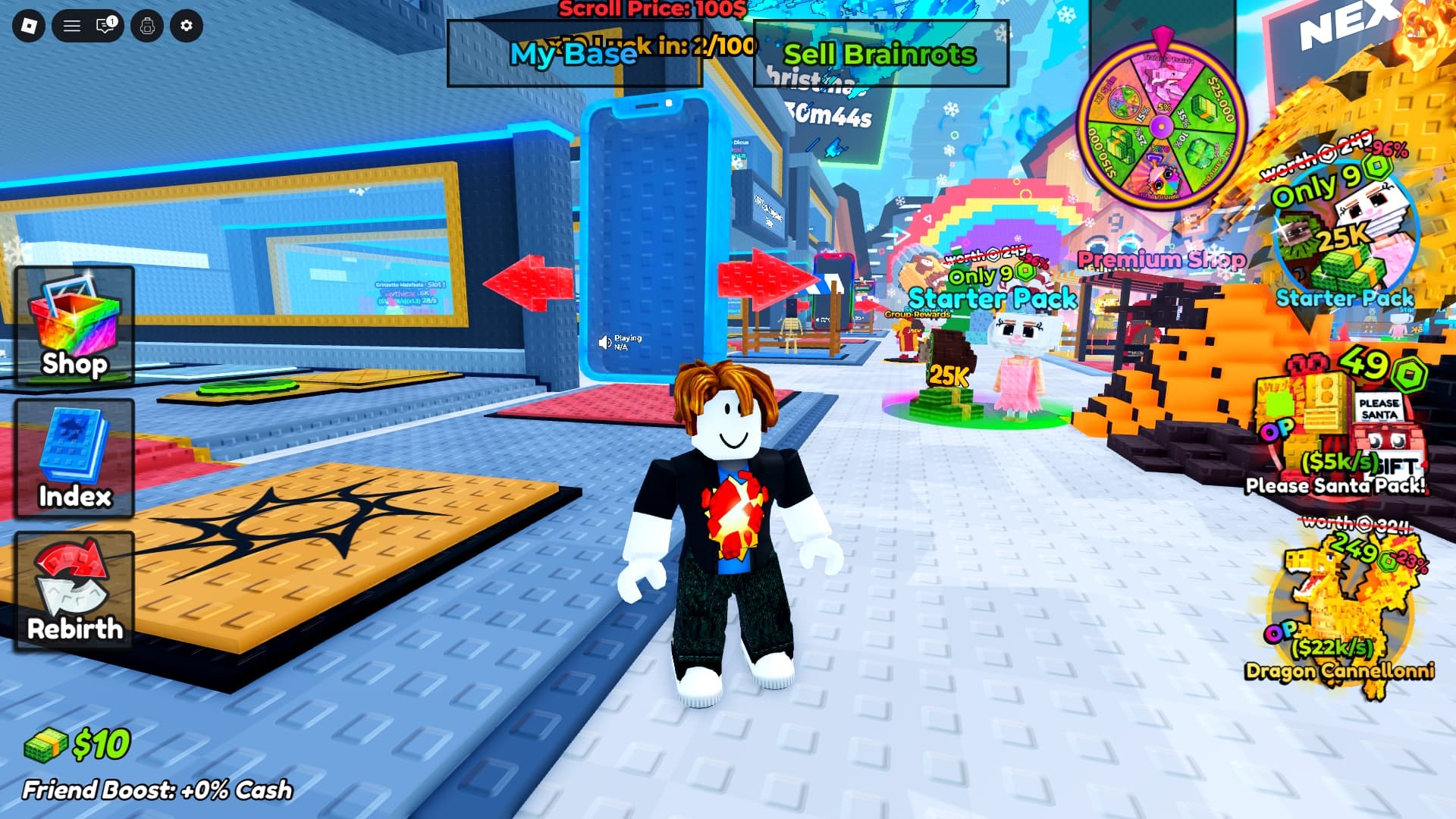Open the backpack inventory icon

tap(147, 26)
